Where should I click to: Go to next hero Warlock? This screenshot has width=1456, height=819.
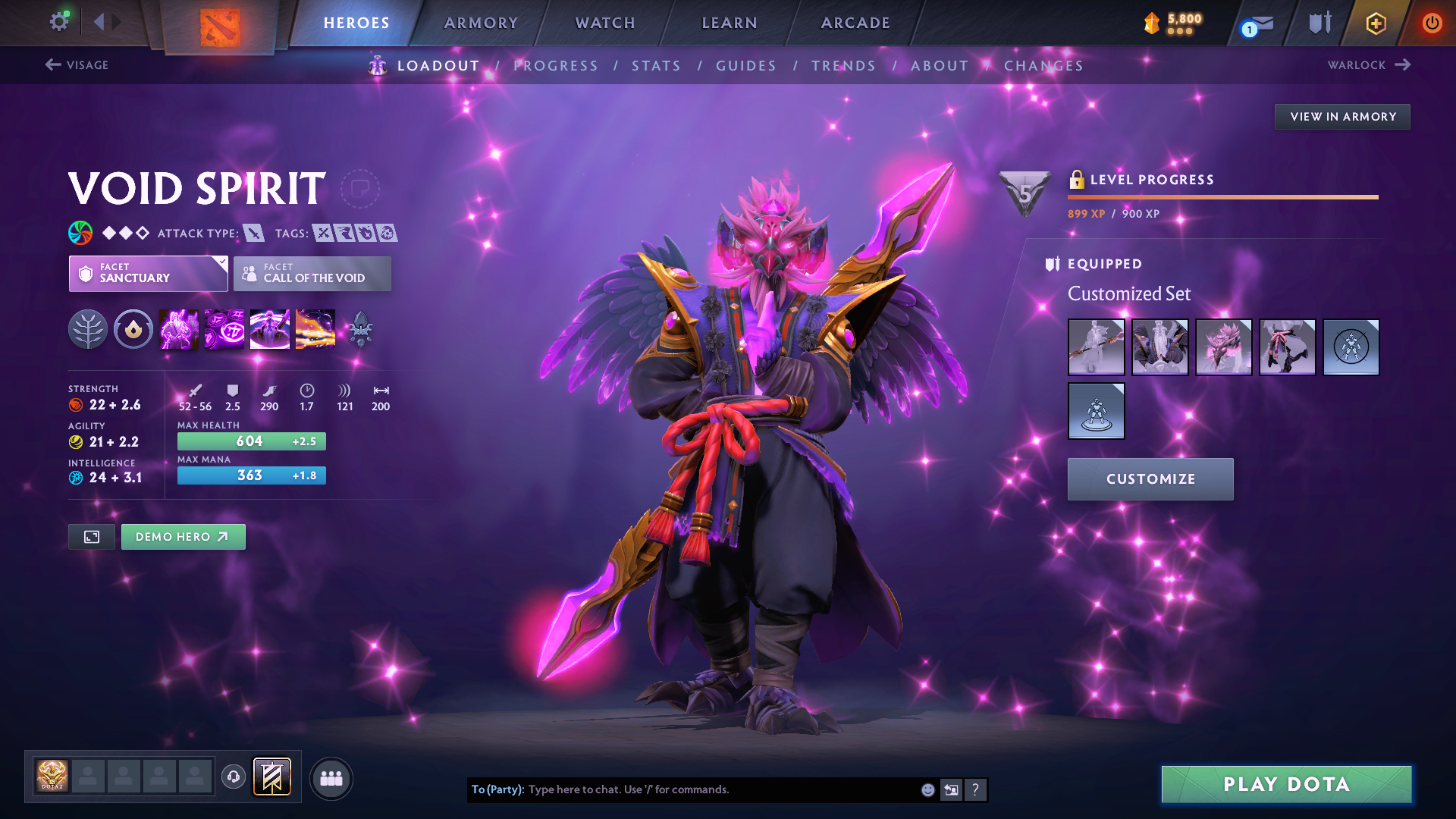click(1368, 65)
